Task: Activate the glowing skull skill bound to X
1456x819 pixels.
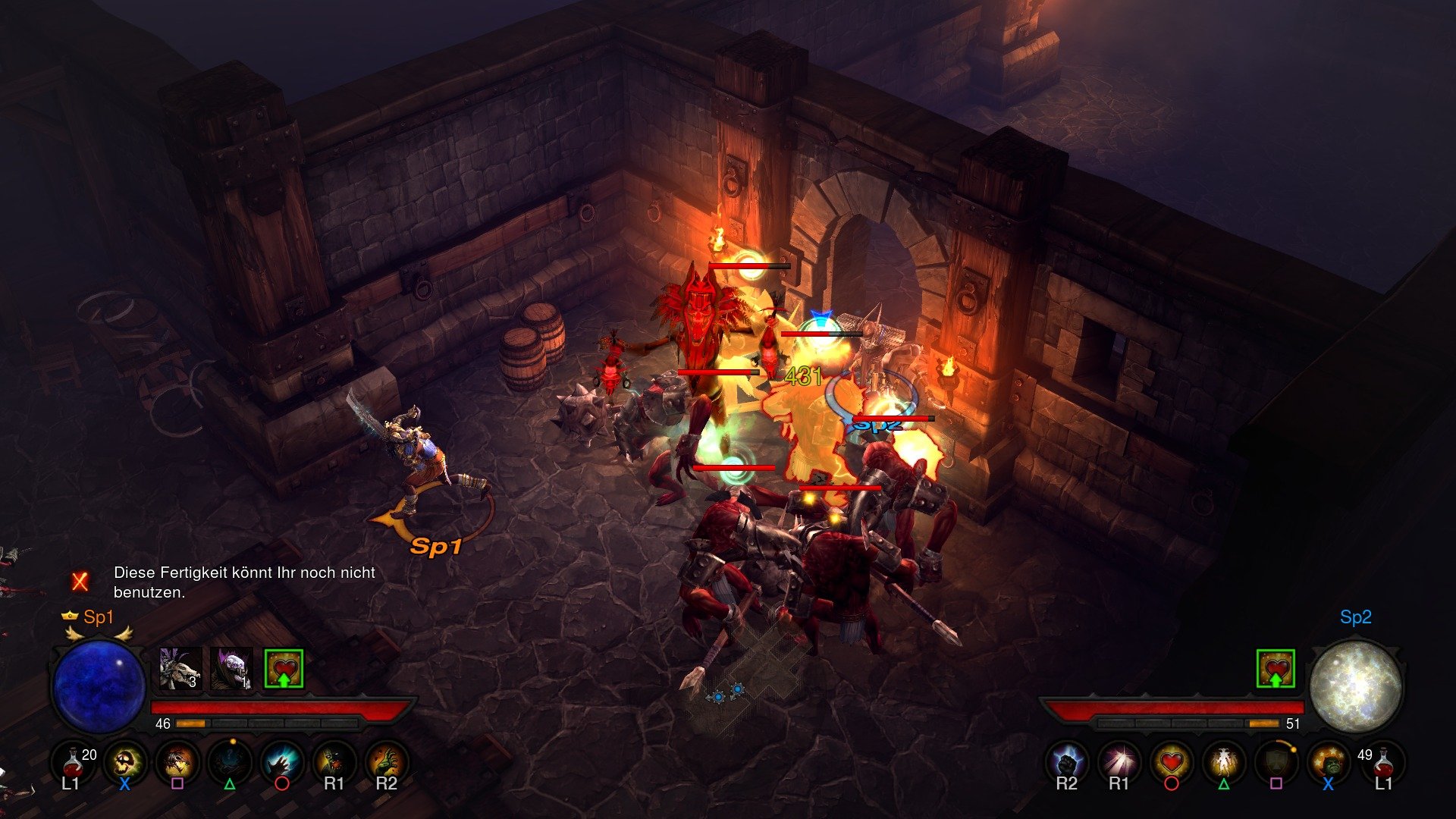Action: [124, 761]
